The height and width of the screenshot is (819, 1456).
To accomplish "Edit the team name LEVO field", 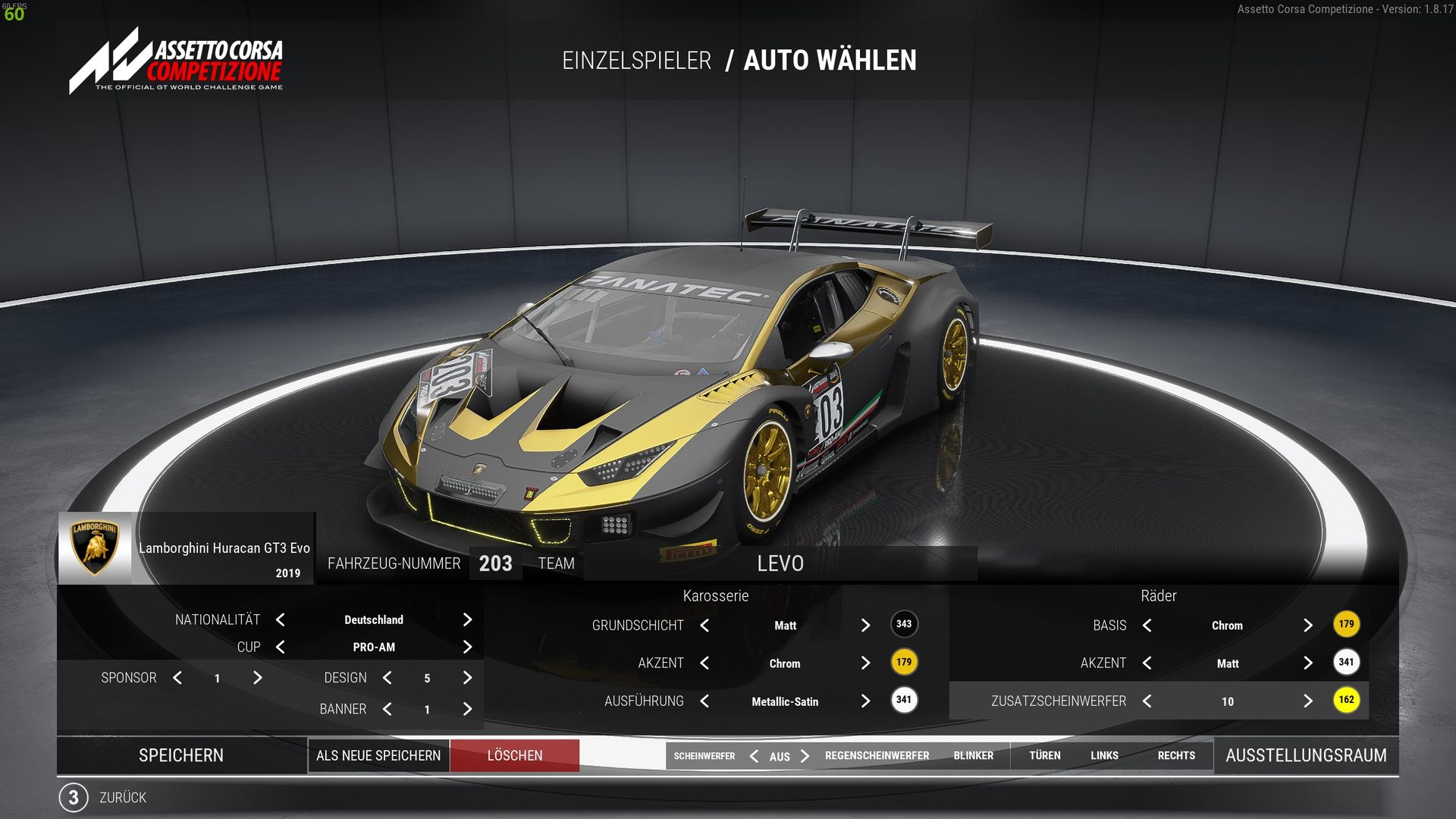I will click(x=780, y=563).
